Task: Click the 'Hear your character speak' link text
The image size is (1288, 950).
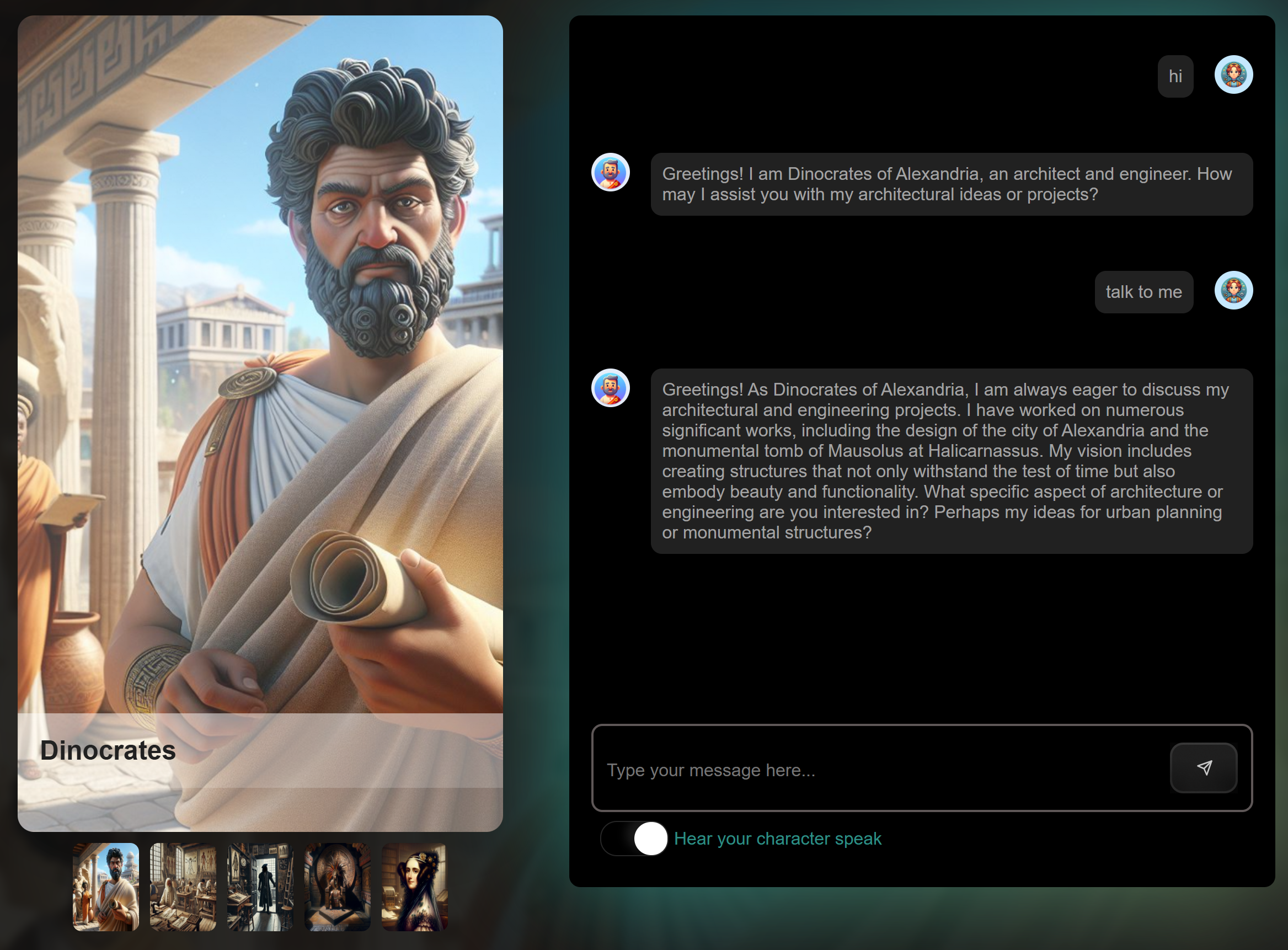Action: 777,839
